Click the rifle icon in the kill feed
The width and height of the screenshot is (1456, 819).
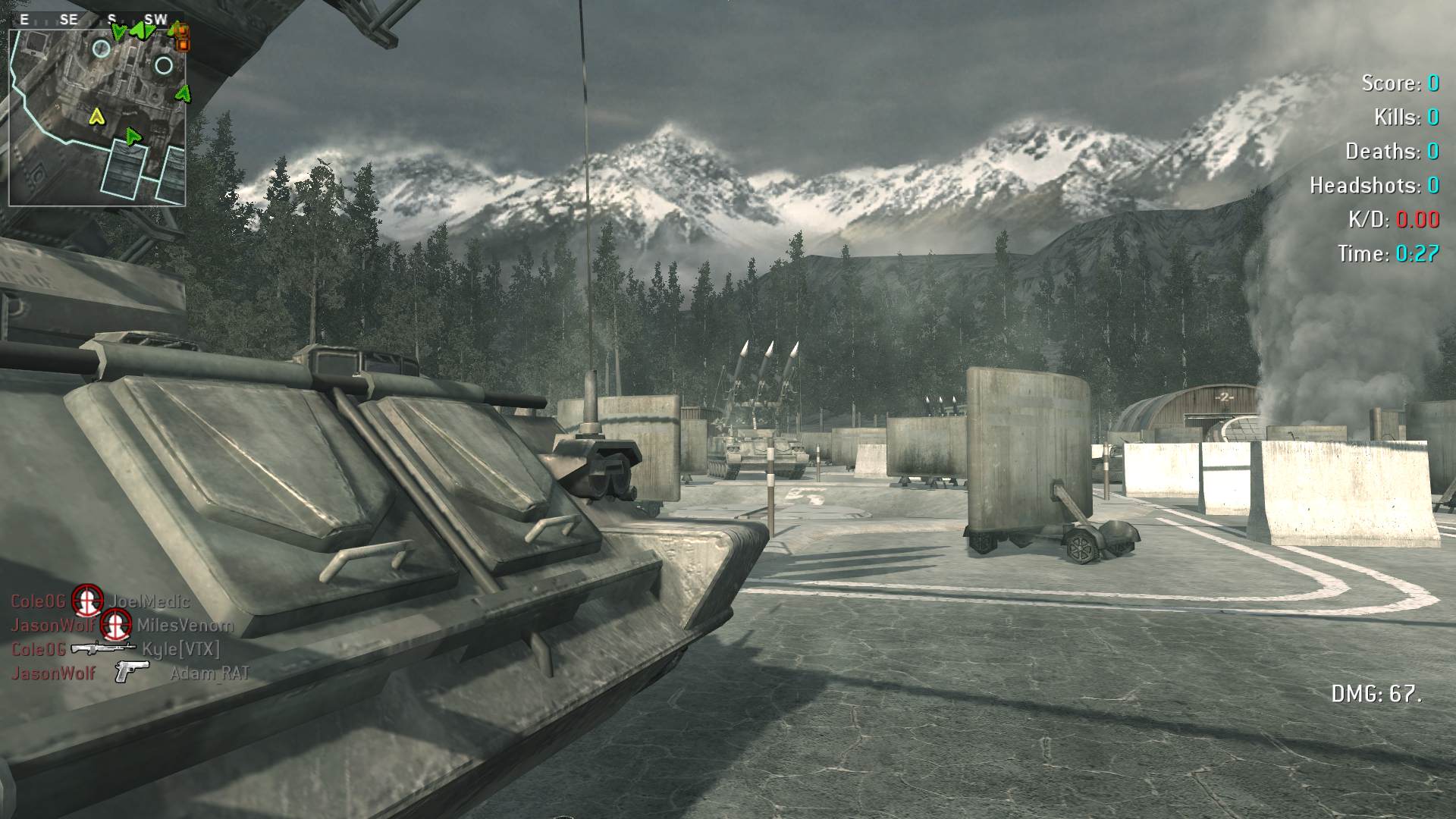point(102,648)
